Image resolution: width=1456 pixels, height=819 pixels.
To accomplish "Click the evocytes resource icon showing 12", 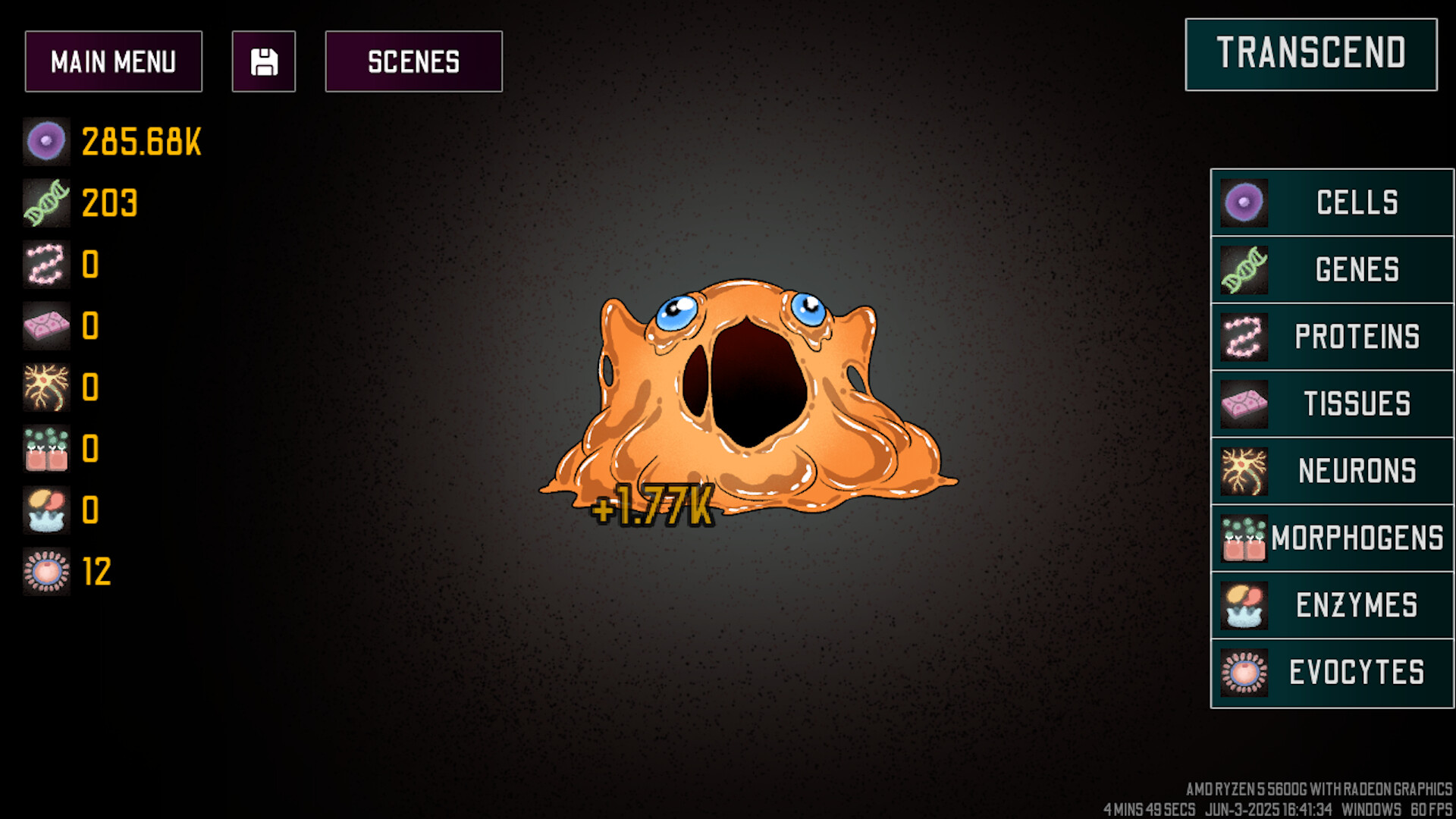I will (x=46, y=573).
